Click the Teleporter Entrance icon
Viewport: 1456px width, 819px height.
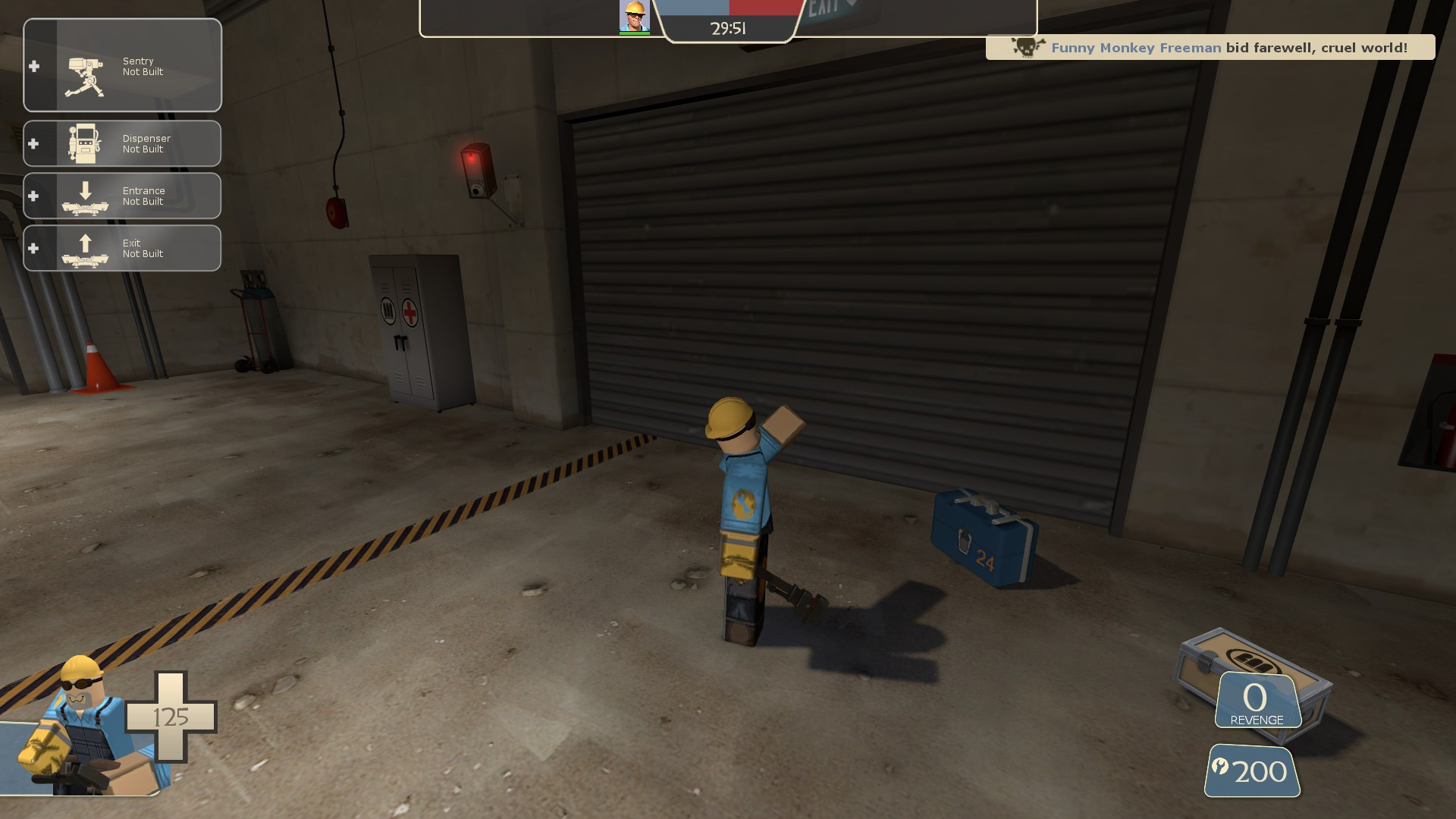pyautogui.click(x=85, y=196)
